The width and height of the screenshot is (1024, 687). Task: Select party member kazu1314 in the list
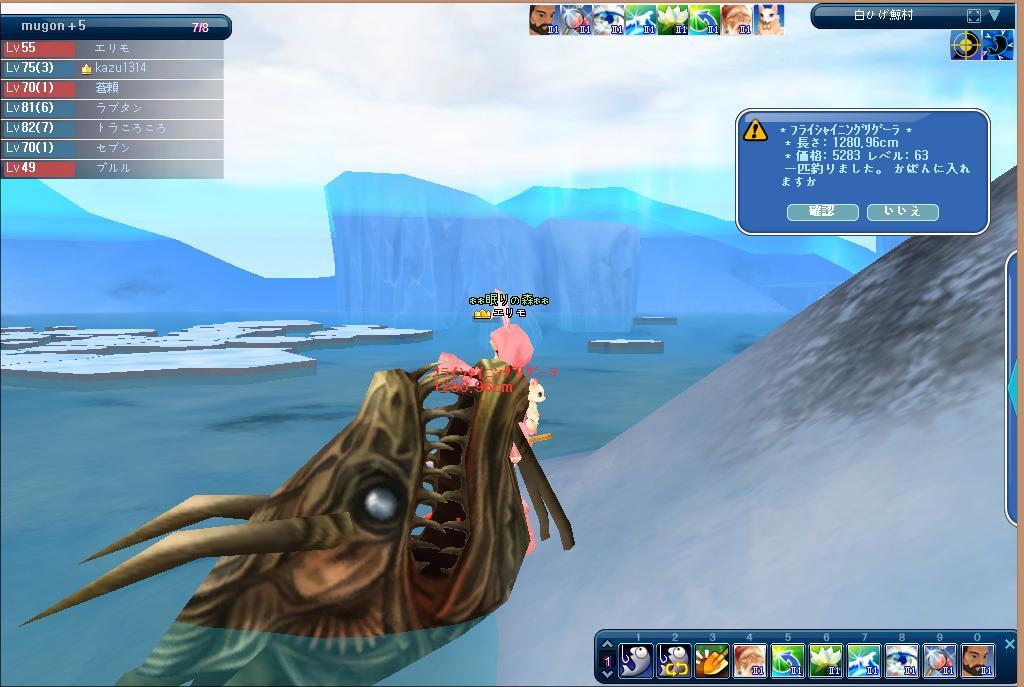click(120, 68)
